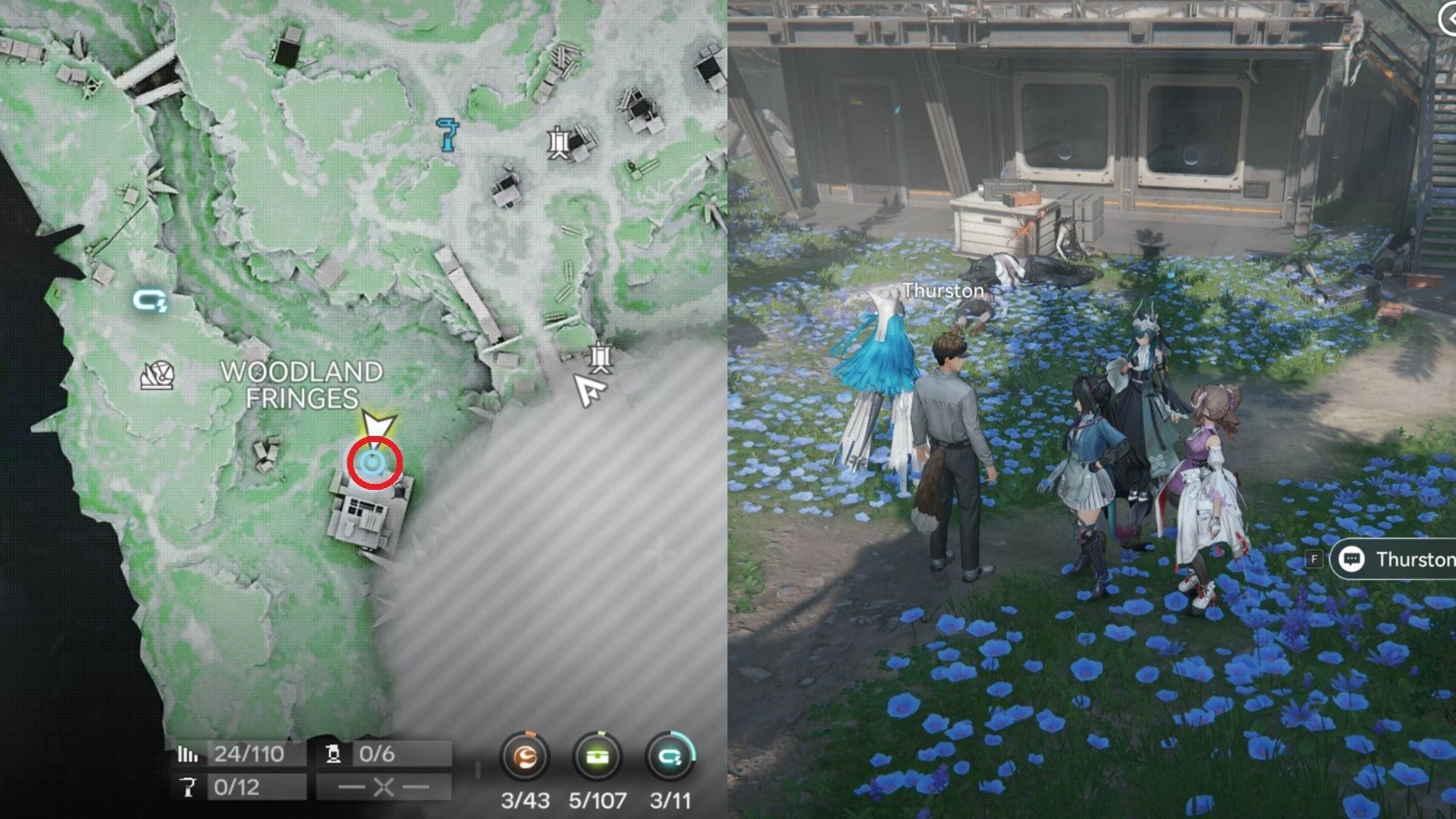Click the blue crane-hook map marker
The image size is (1456, 819).
(x=447, y=135)
